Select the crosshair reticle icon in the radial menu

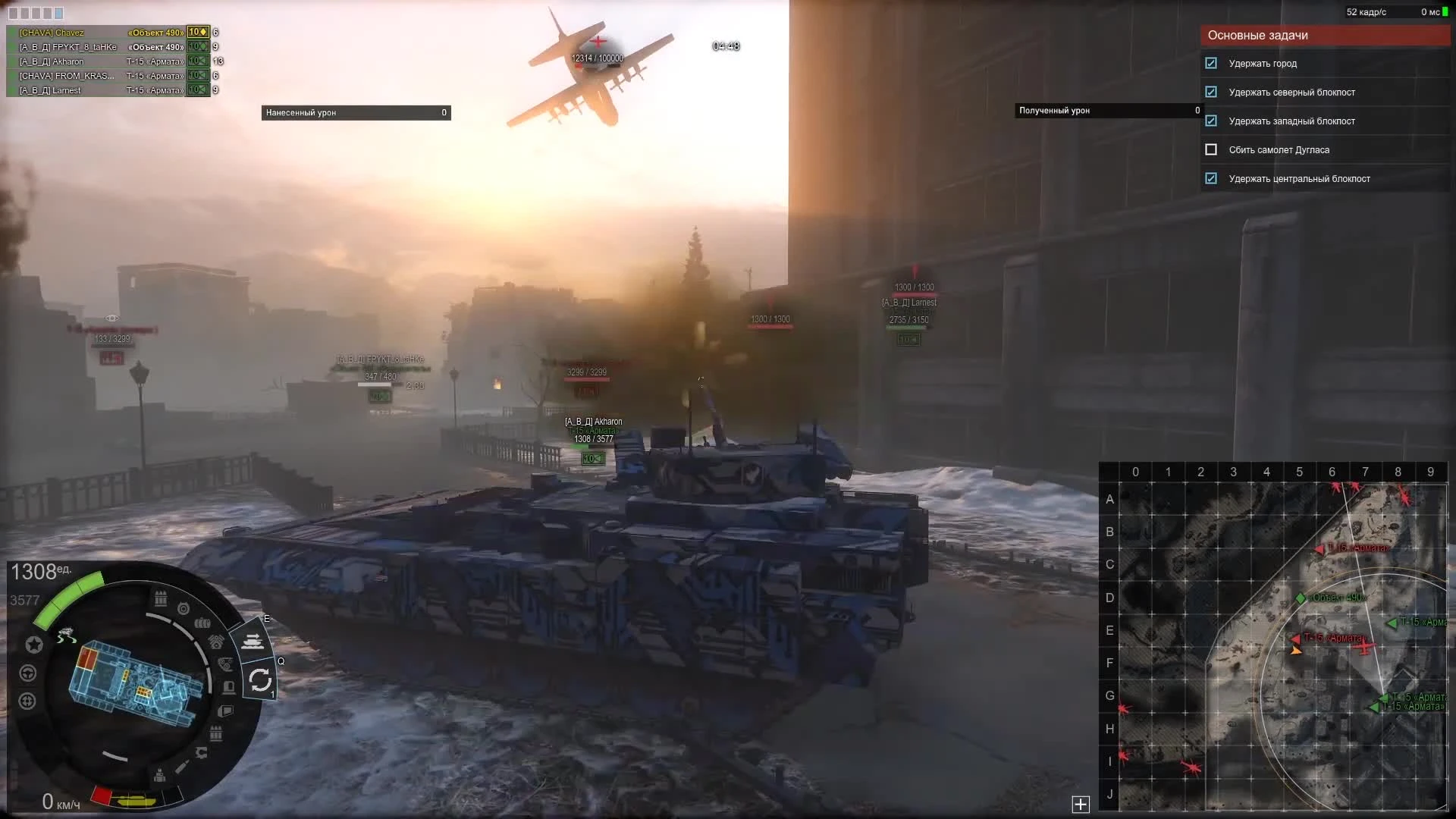(x=27, y=700)
